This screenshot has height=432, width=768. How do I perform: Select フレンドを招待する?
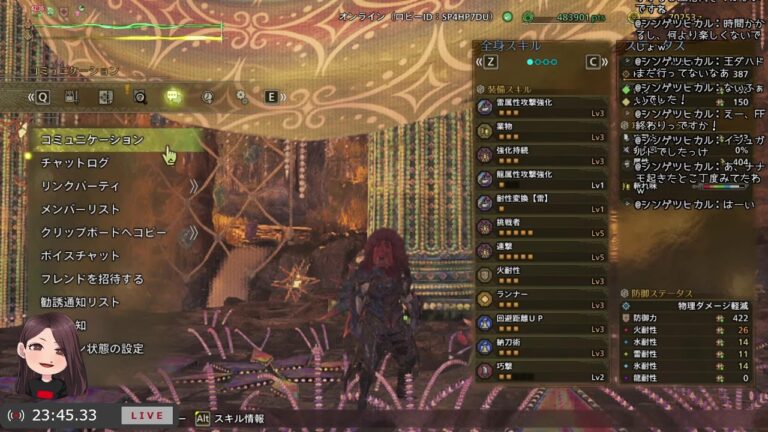[x=92, y=279]
